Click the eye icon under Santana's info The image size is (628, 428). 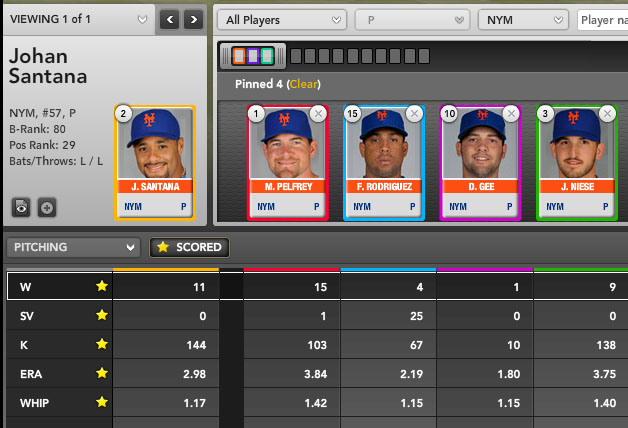(x=21, y=207)
